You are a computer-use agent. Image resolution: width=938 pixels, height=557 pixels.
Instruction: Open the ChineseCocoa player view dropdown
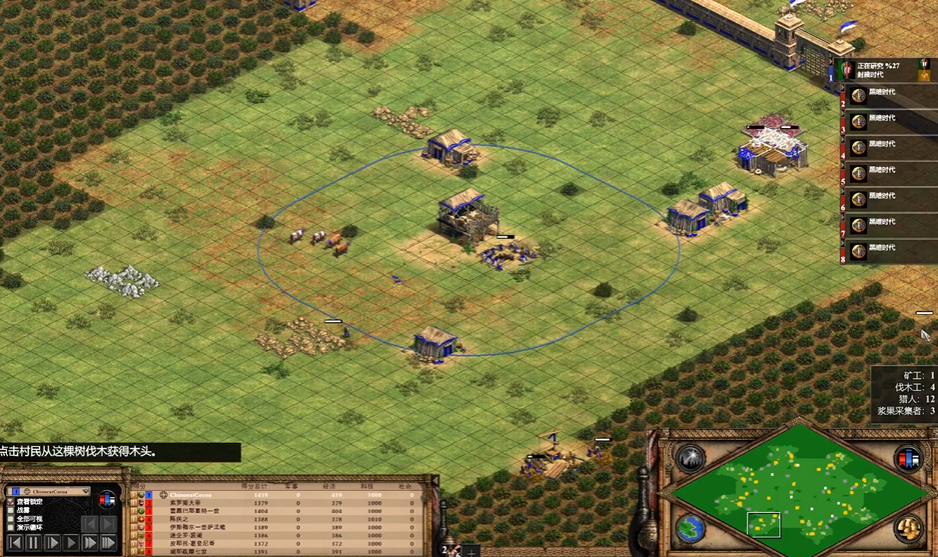click(84, 492)
